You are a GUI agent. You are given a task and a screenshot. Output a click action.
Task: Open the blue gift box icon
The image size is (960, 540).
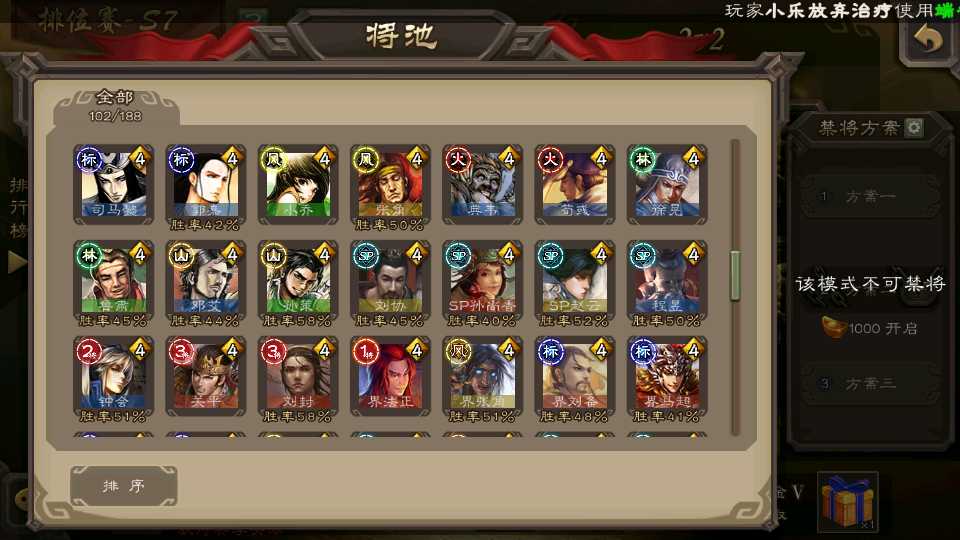848,501
